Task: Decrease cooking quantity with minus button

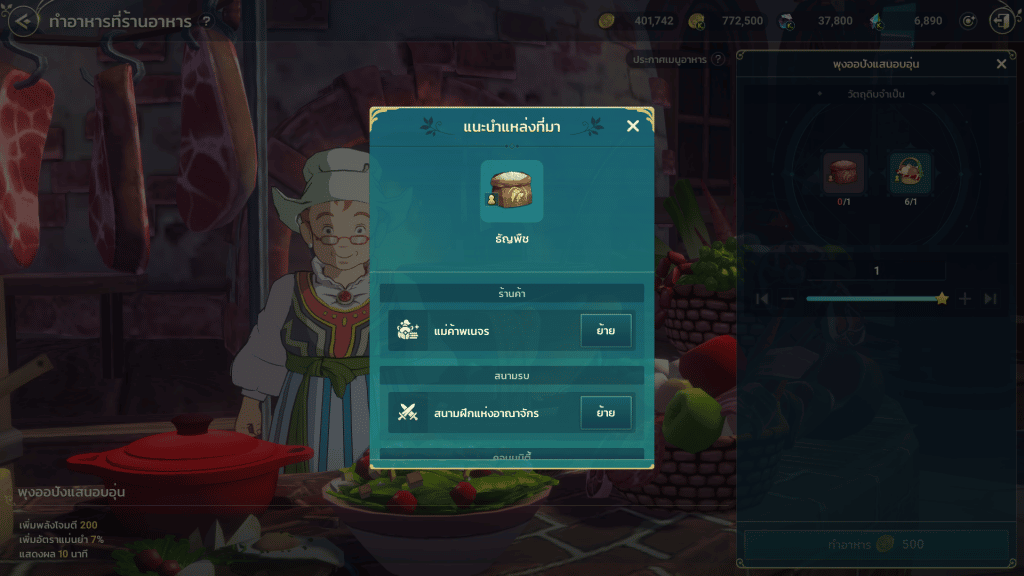Action: coord(788,299)
